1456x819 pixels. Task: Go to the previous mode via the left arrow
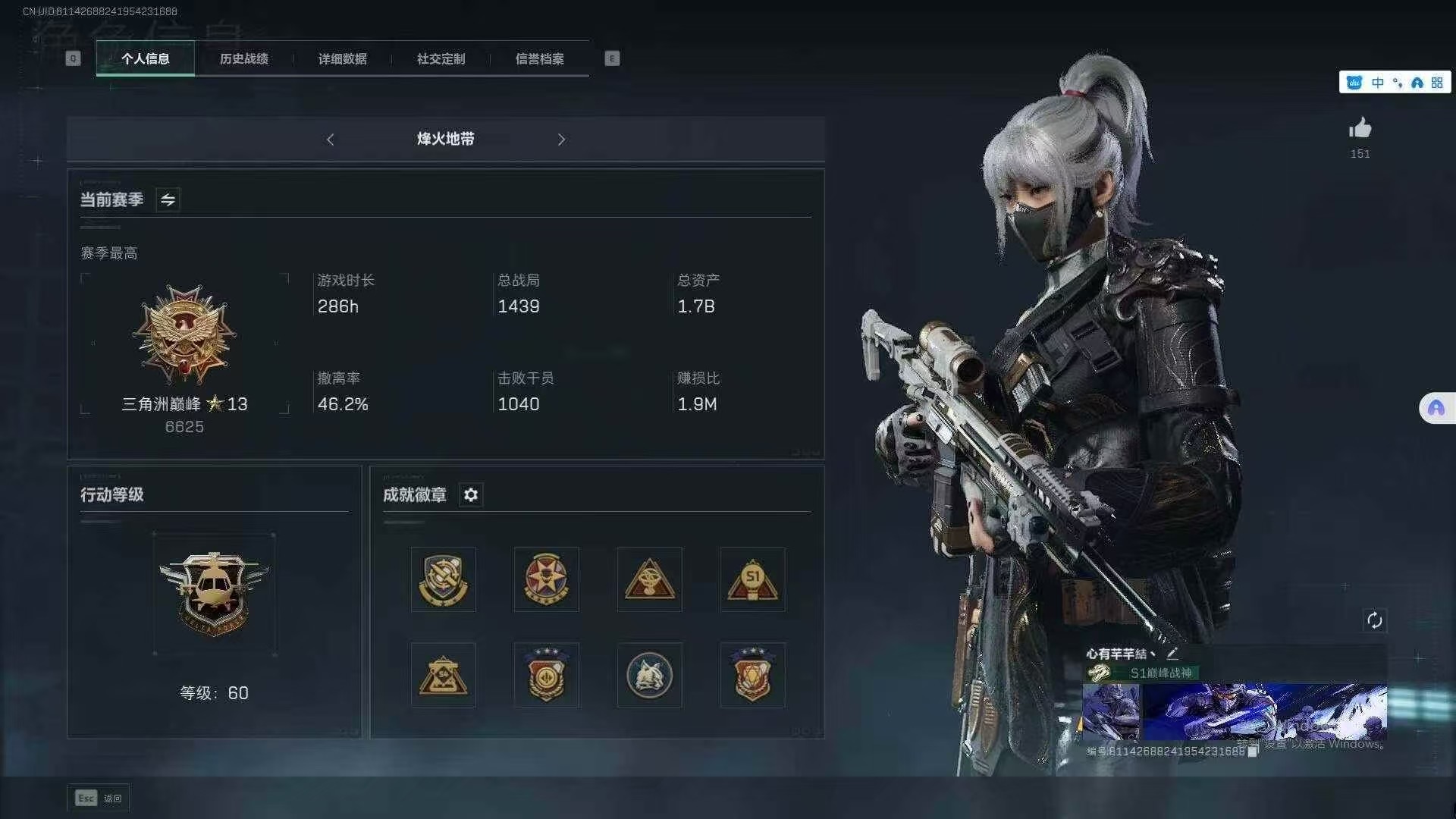click(330, 140)
